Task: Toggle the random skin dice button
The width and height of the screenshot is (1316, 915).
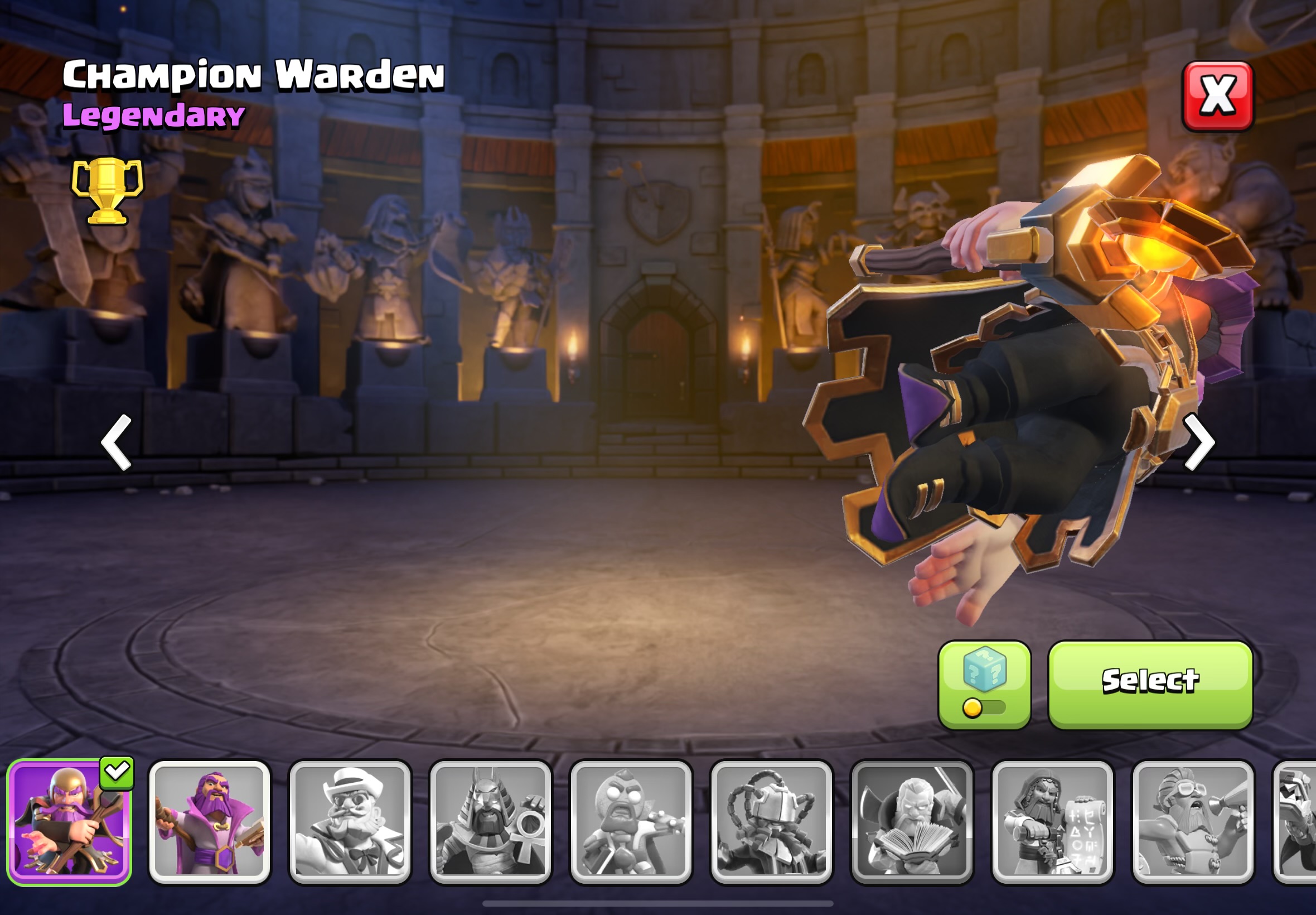Action: (984, 685)
